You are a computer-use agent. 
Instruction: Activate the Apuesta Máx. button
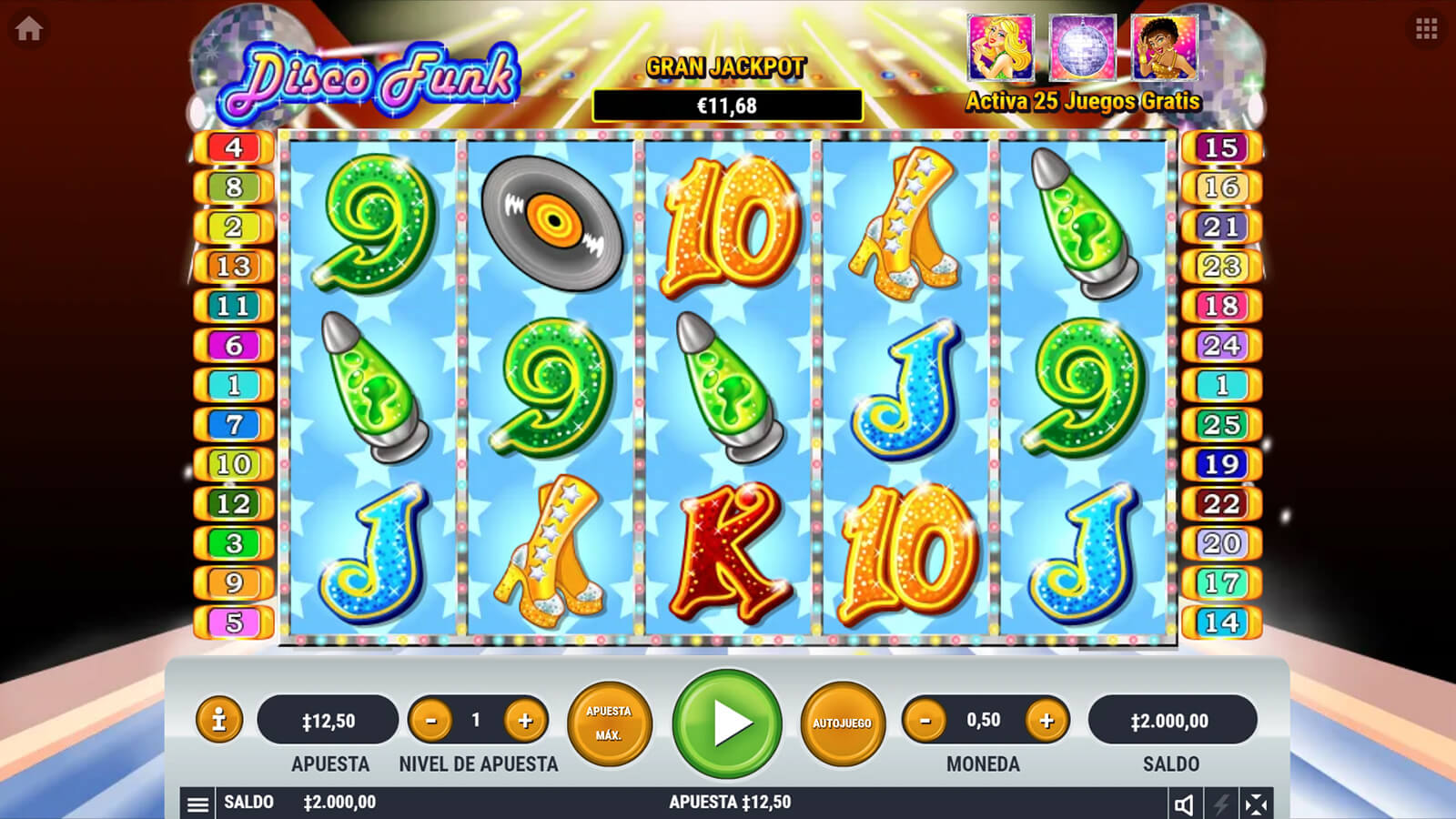609,723
